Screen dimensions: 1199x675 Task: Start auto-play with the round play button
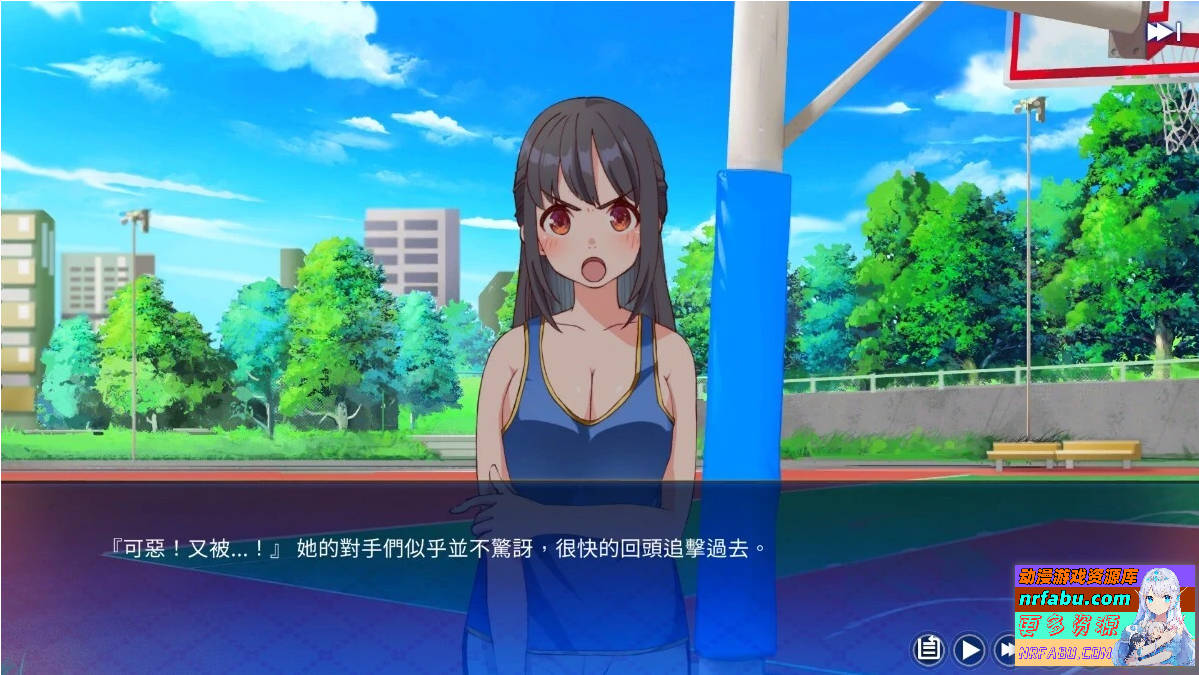[x=969, y=650]
